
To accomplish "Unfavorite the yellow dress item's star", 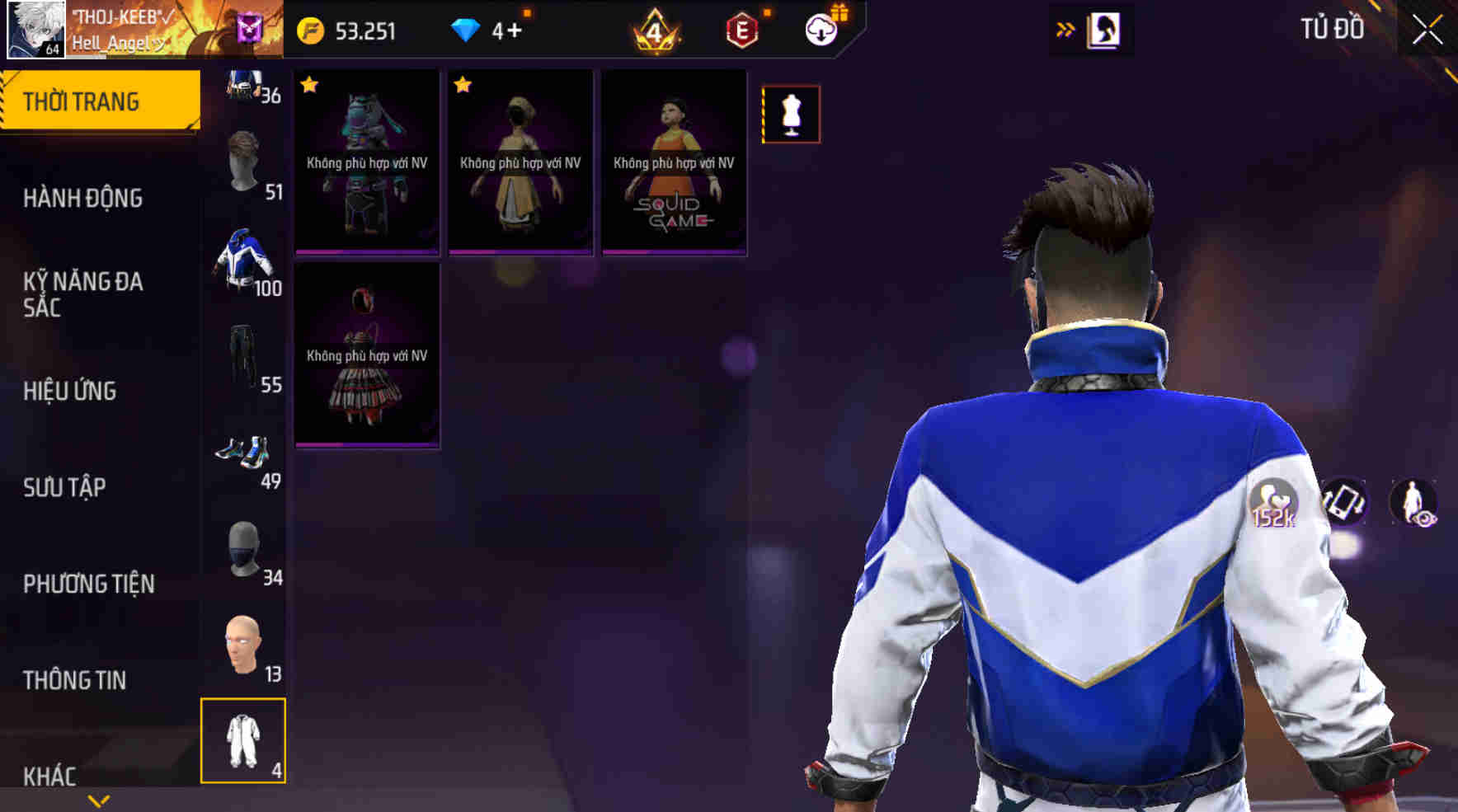I will 463,84.
